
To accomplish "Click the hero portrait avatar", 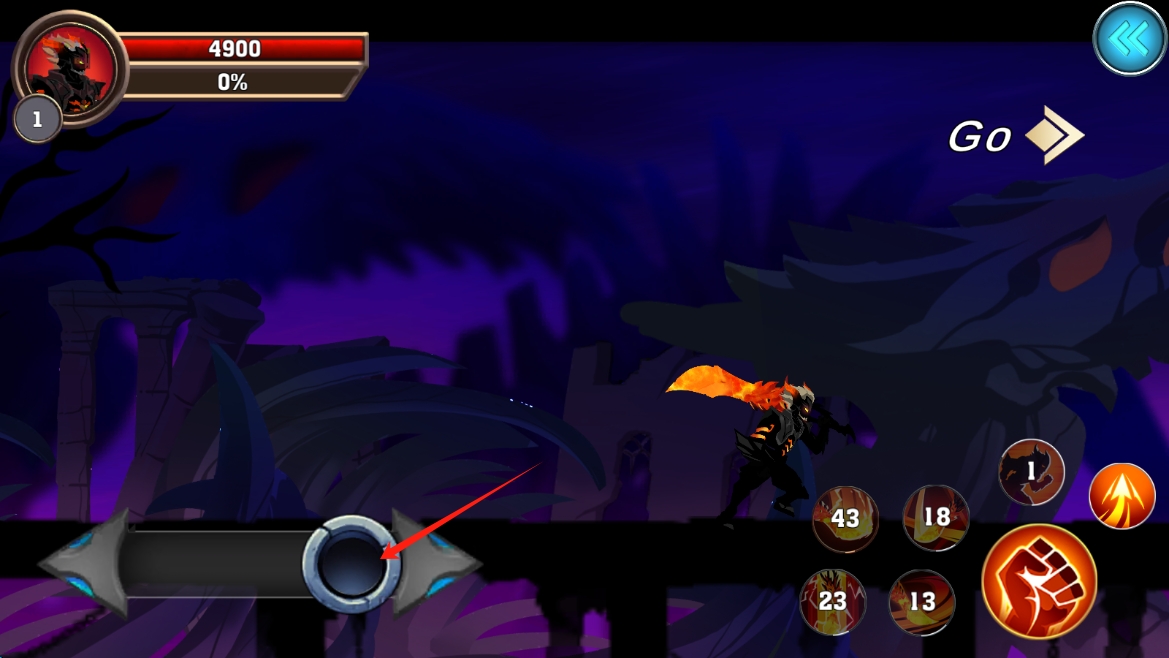I will [x=69, y=68].
